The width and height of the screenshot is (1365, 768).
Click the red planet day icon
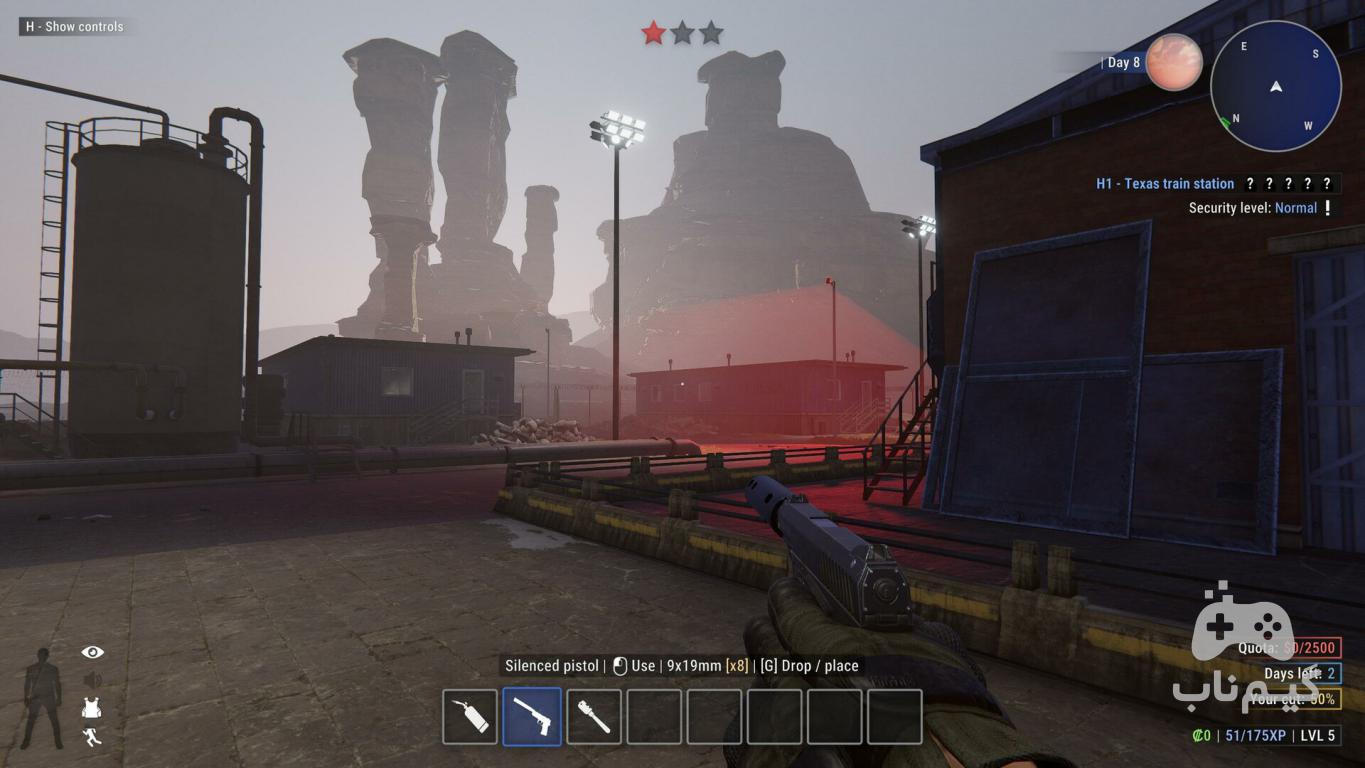click(1174, 62)
